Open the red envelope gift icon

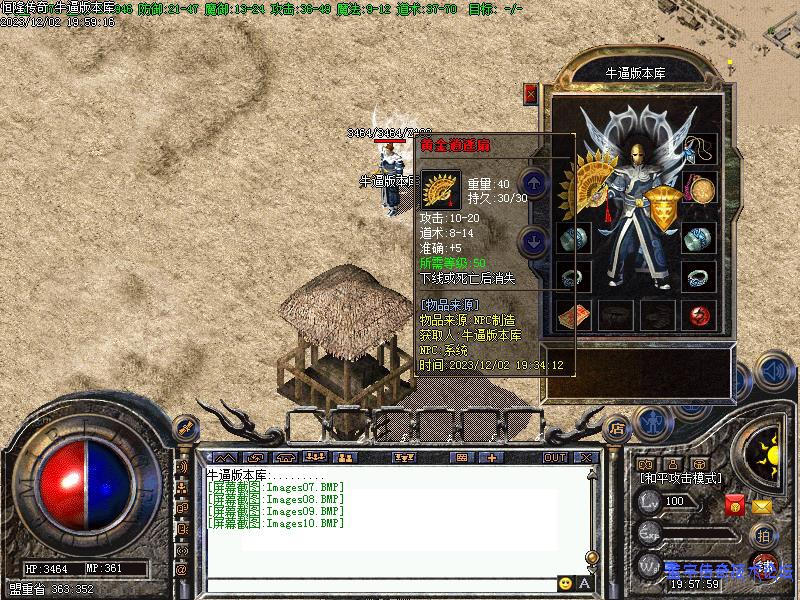coord(735,506)
